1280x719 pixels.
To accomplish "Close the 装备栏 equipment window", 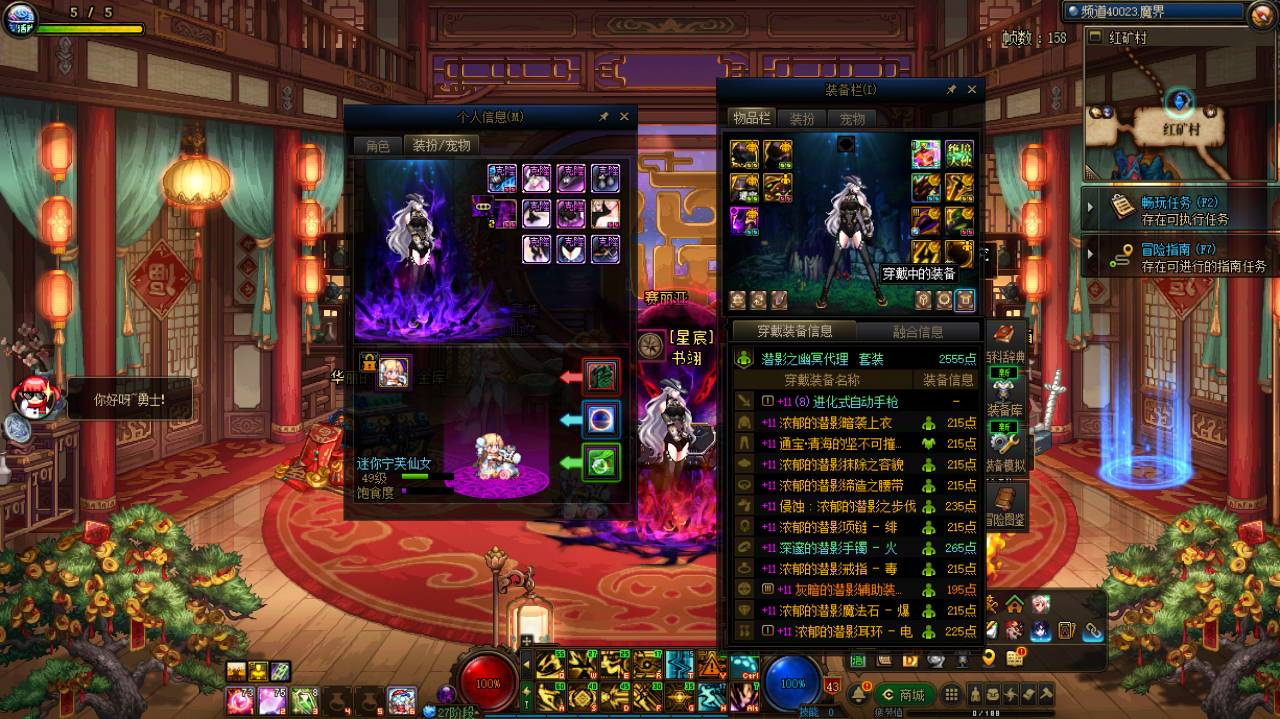I will pos(971,90).
